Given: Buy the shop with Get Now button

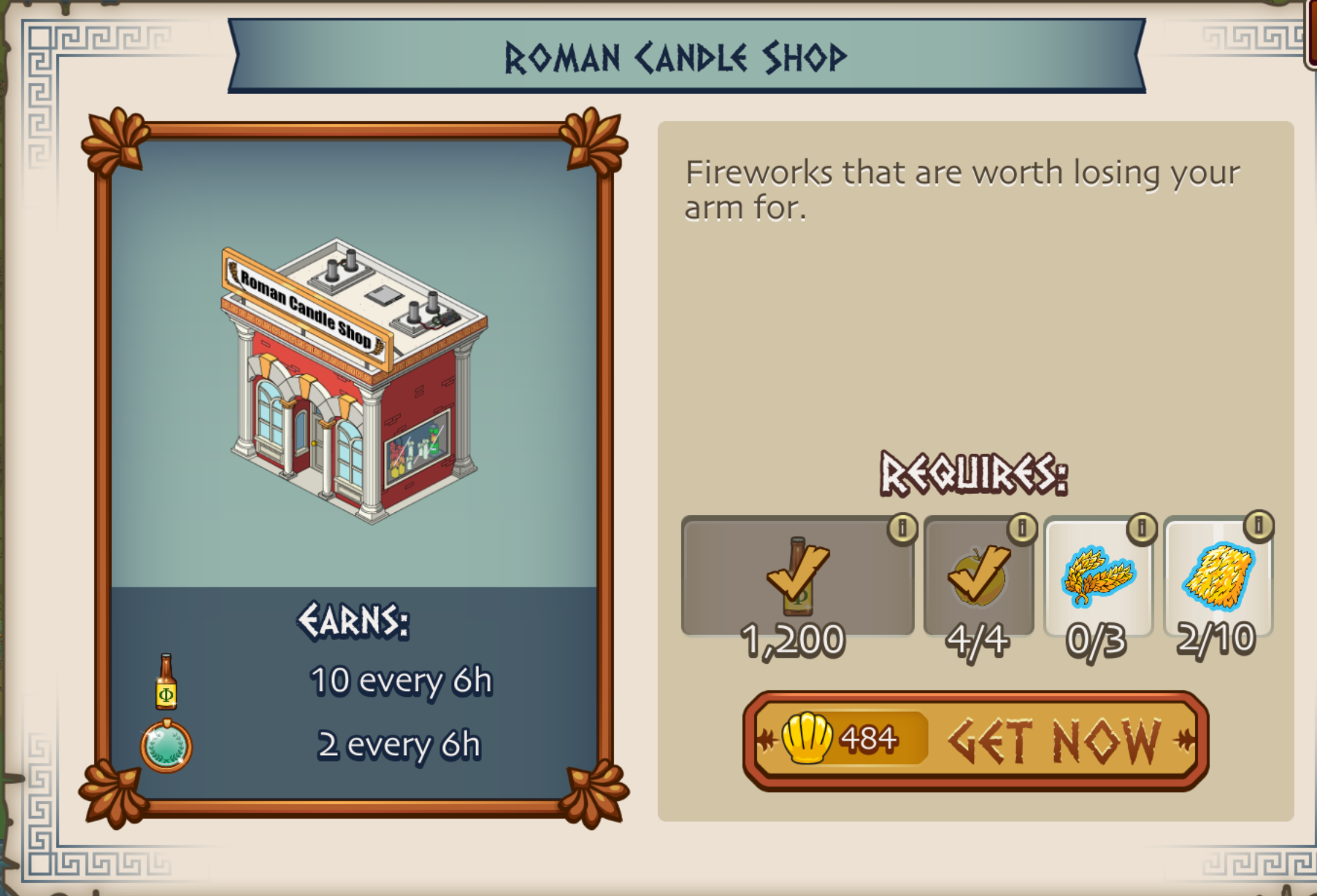Looking at the screenshot, I should (x=975, y=741).
